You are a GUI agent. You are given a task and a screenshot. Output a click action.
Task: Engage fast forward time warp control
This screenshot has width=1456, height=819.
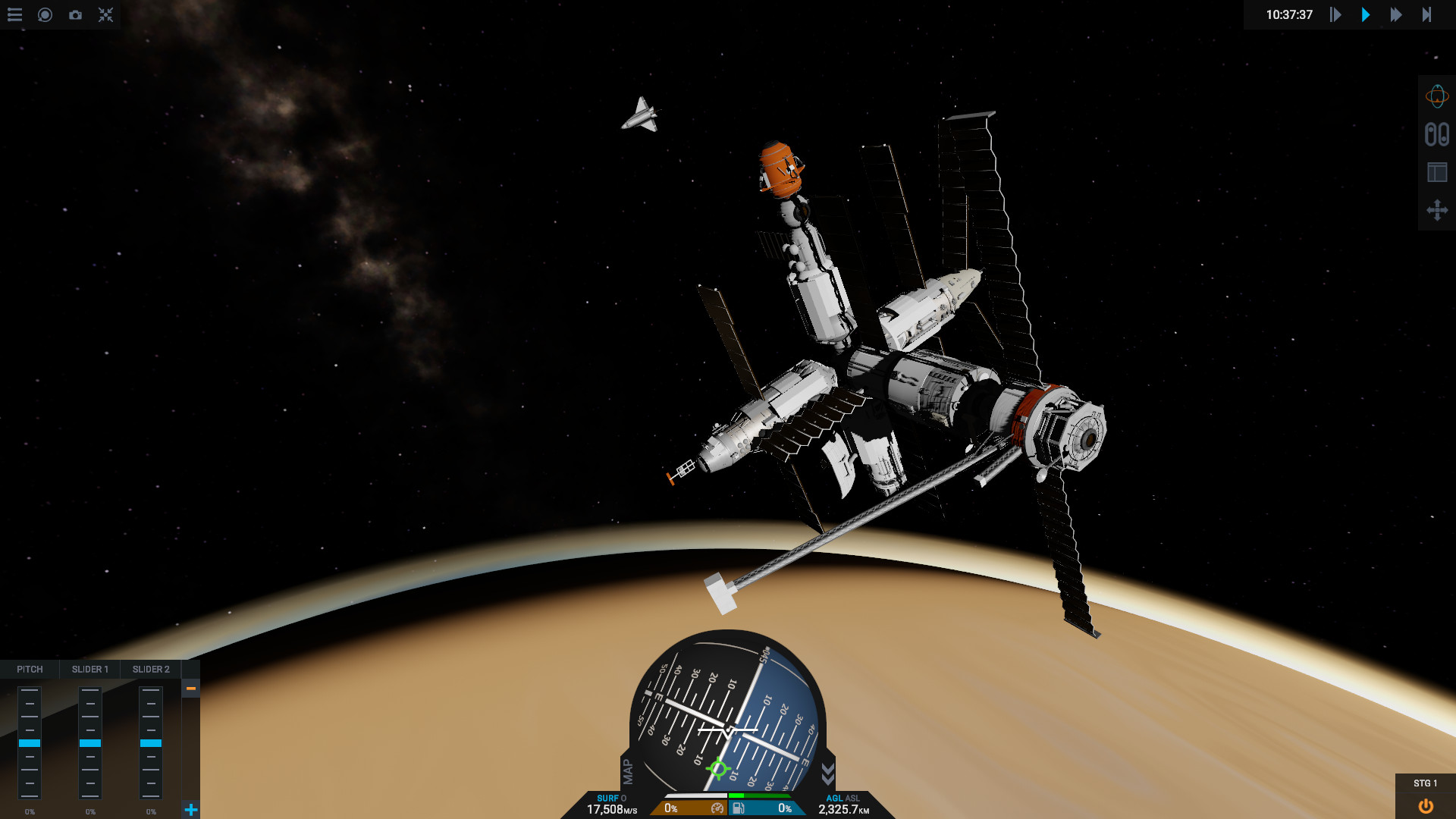point(1396,15)
